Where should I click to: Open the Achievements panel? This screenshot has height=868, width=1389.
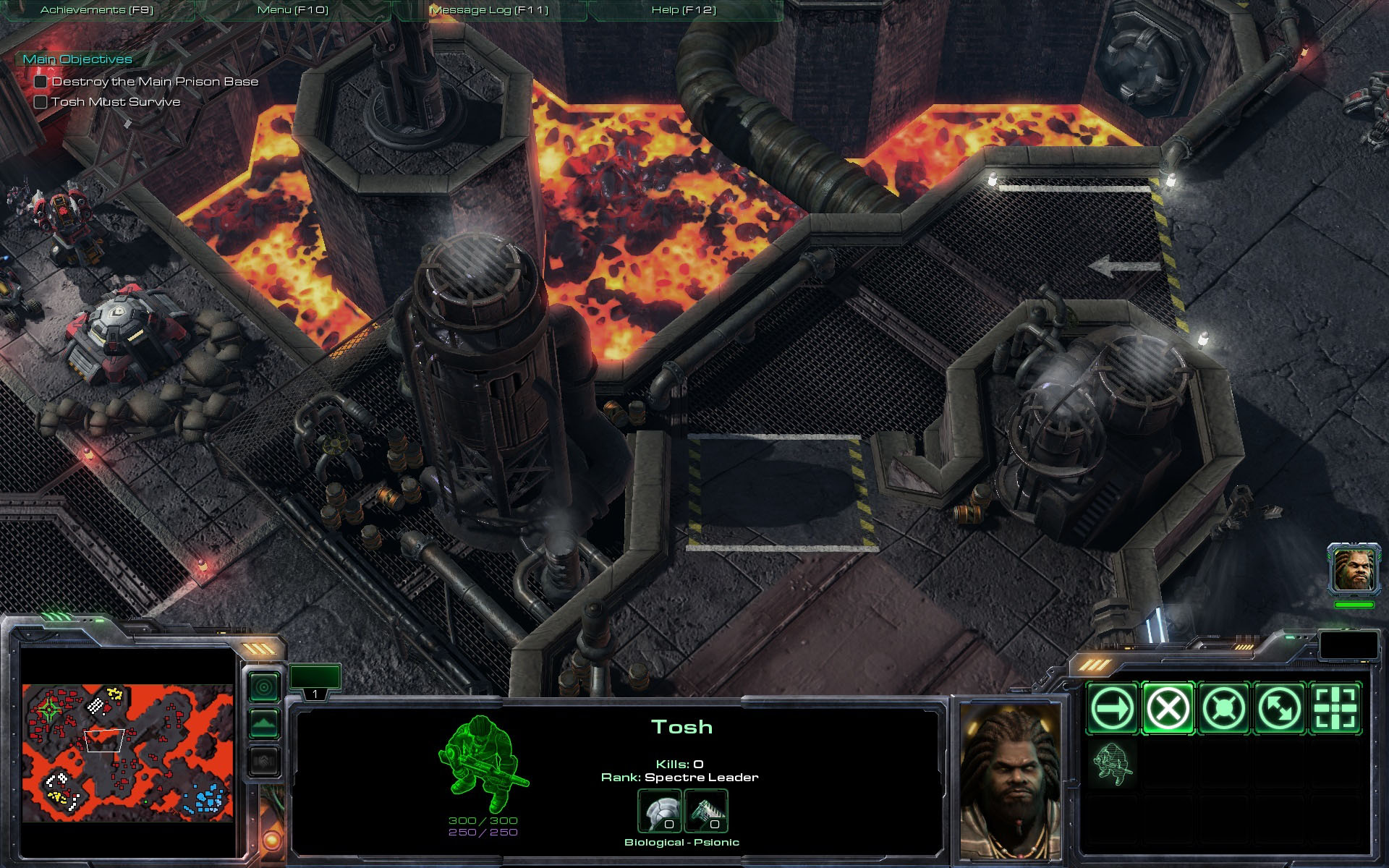97,10
